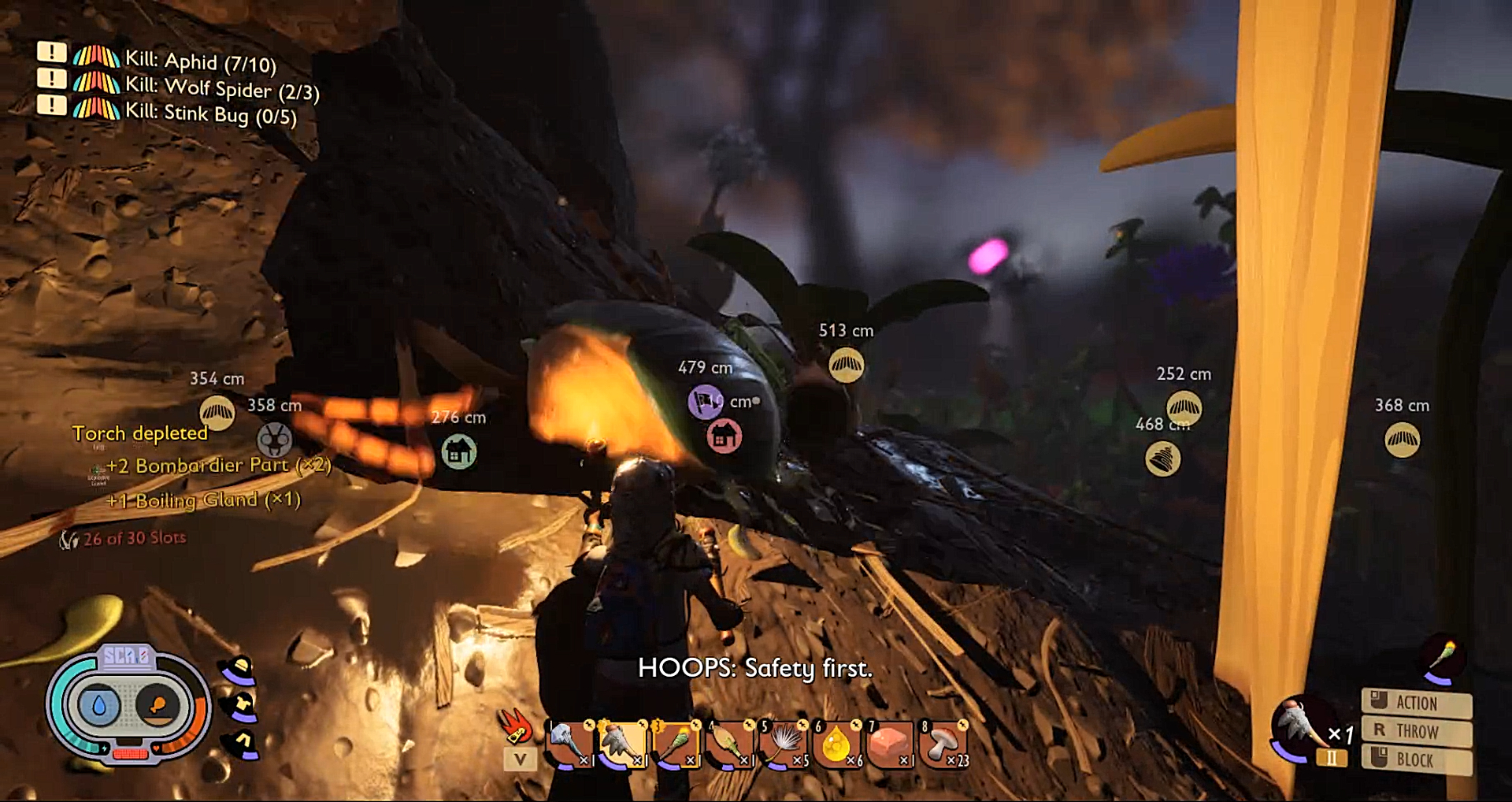Select the teal house marker at 276 cm
This screenshot has height=802, width=1512.
[x=458, y=451]
